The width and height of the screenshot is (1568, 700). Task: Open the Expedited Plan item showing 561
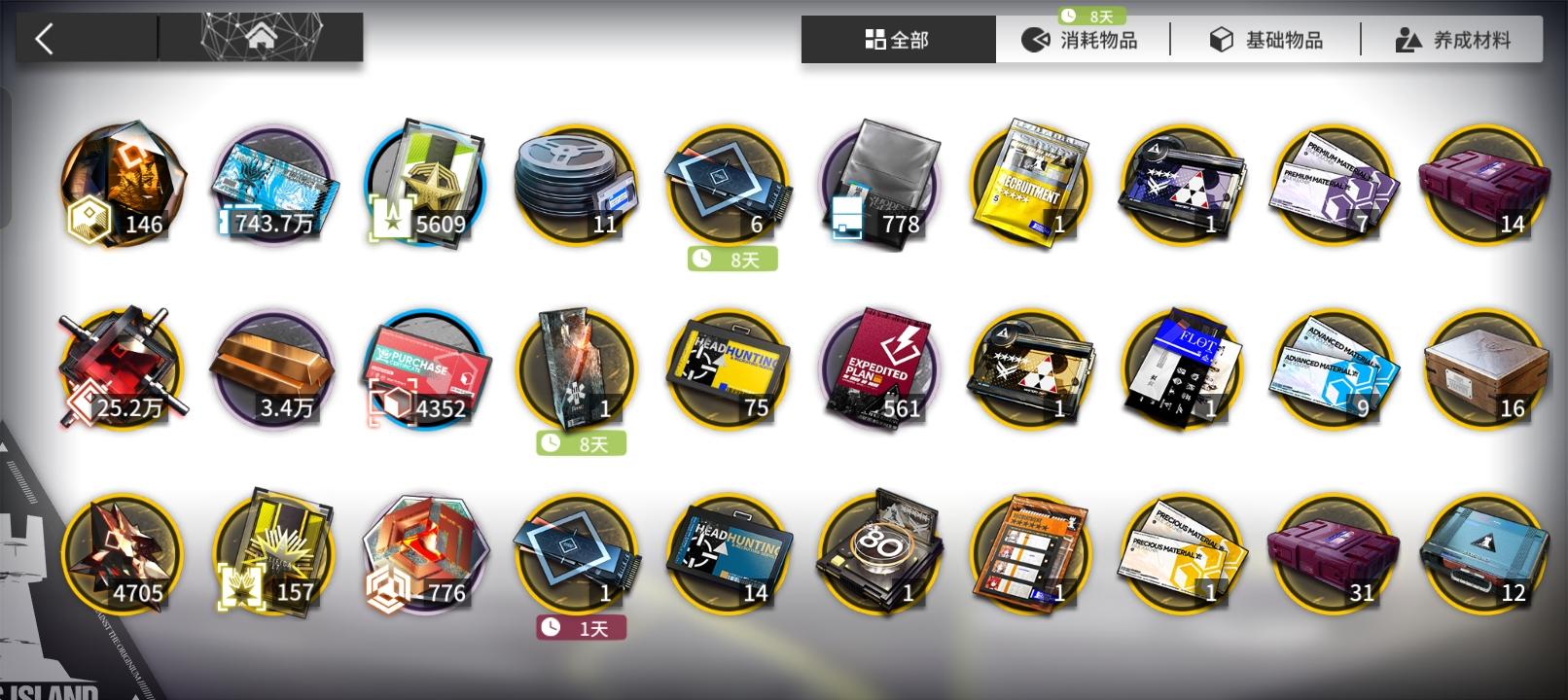click(880, 369)
